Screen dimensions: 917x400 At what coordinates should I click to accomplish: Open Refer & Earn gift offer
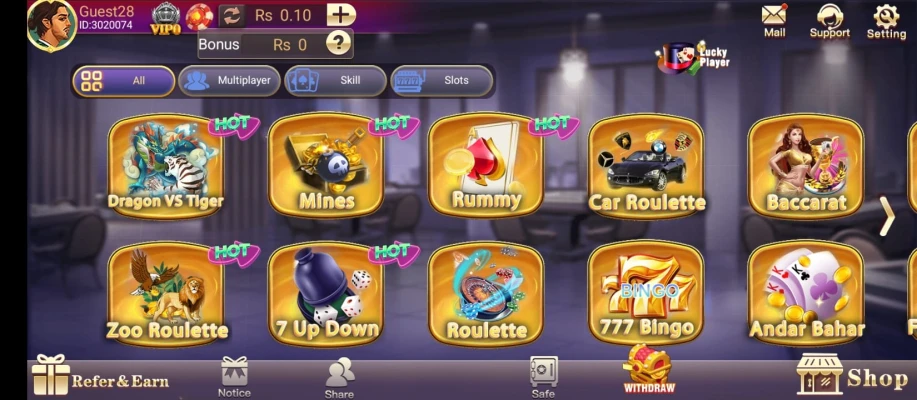pos(100,377)
